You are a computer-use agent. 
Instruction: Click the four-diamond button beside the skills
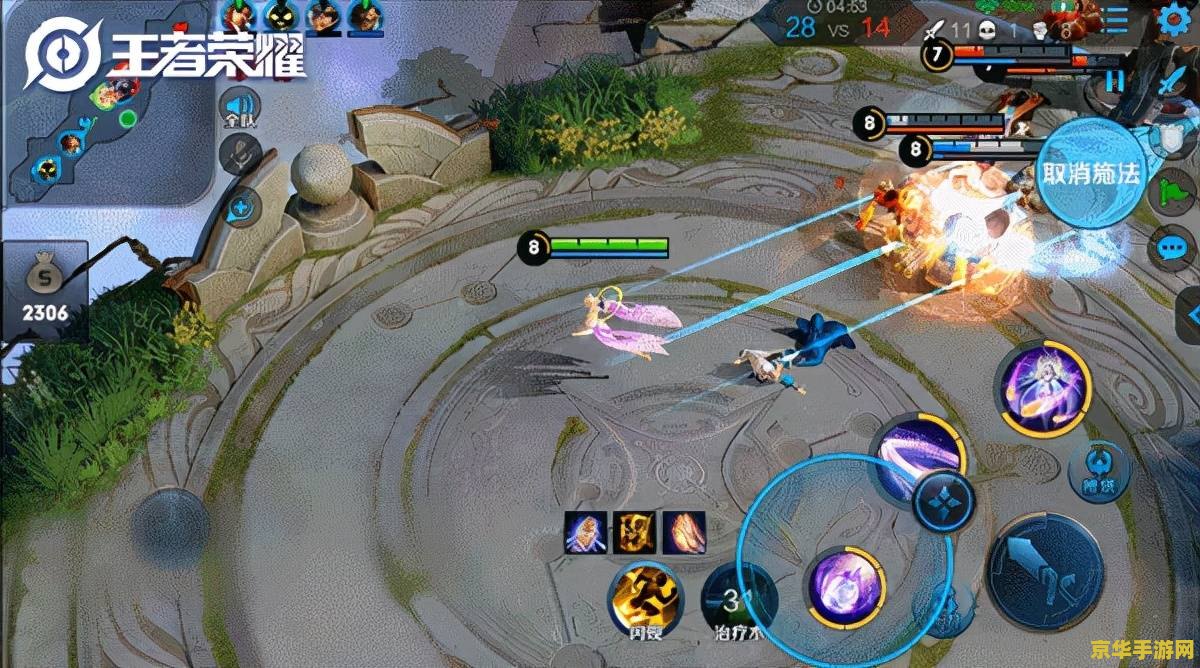944,502
